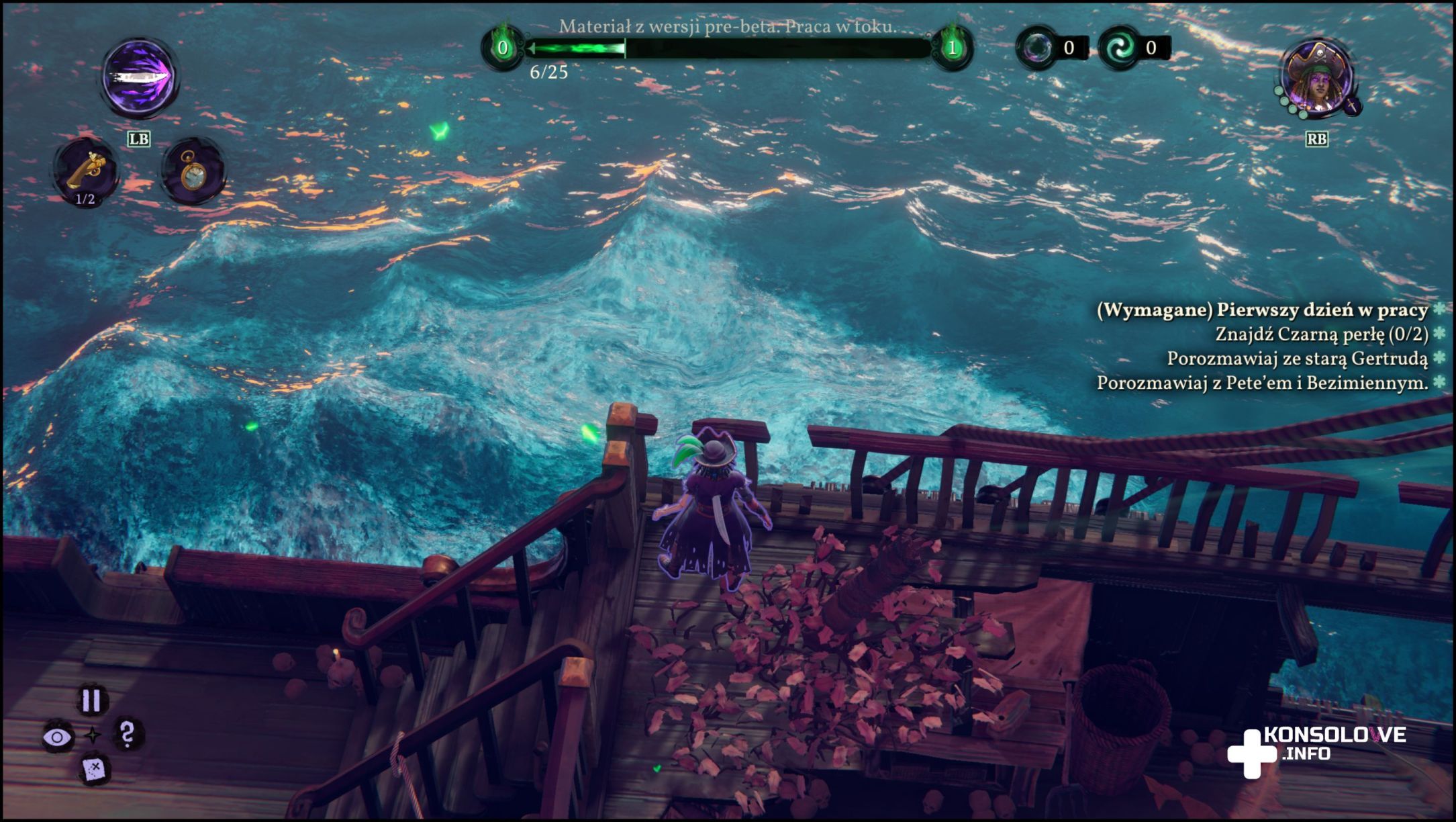Click the black pearl counter icon
The width and height of the screenshot is (1456, 822).
pyautogui.click(x=1037, y=48)
